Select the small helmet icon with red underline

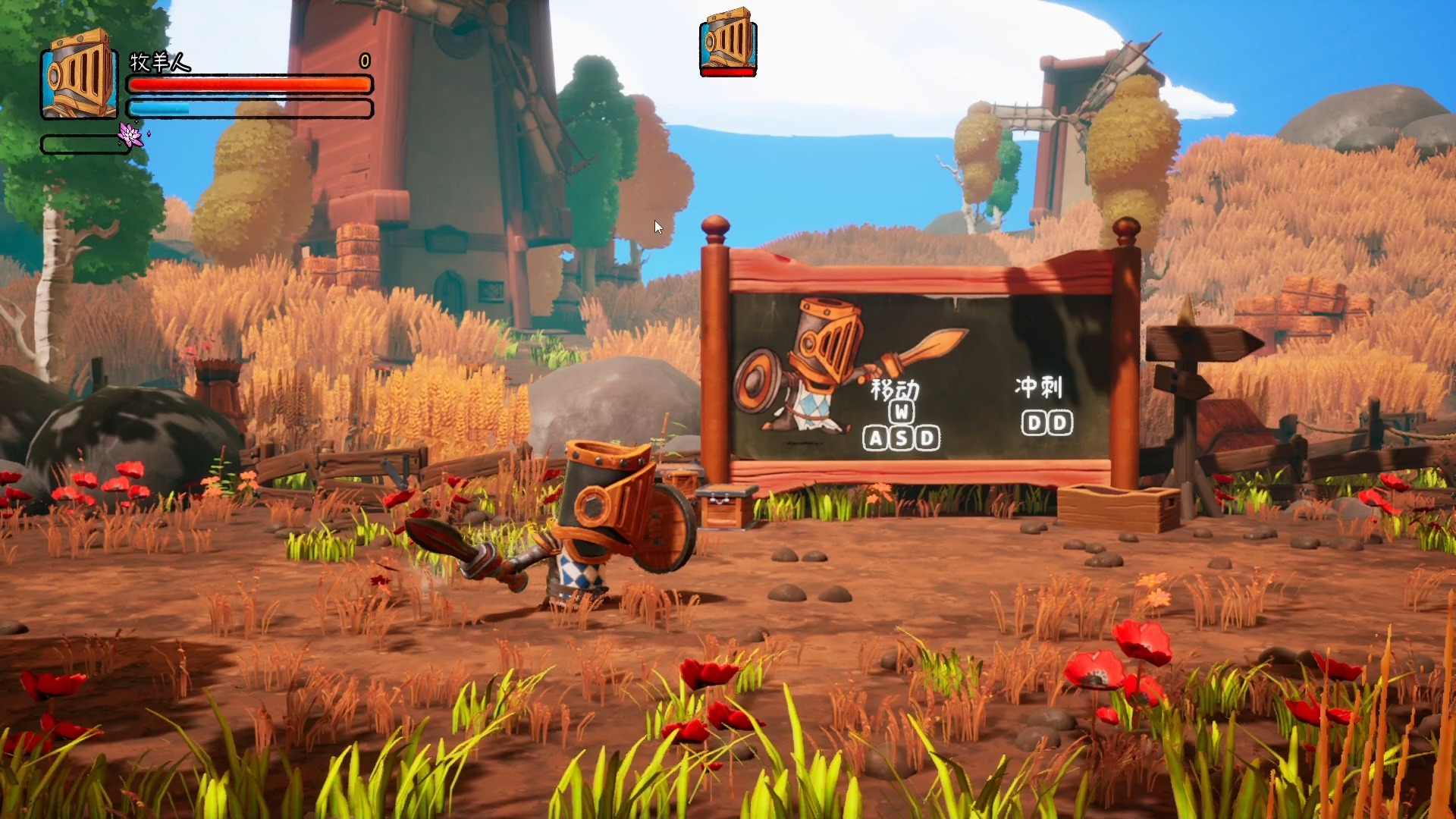coord(728,42)
